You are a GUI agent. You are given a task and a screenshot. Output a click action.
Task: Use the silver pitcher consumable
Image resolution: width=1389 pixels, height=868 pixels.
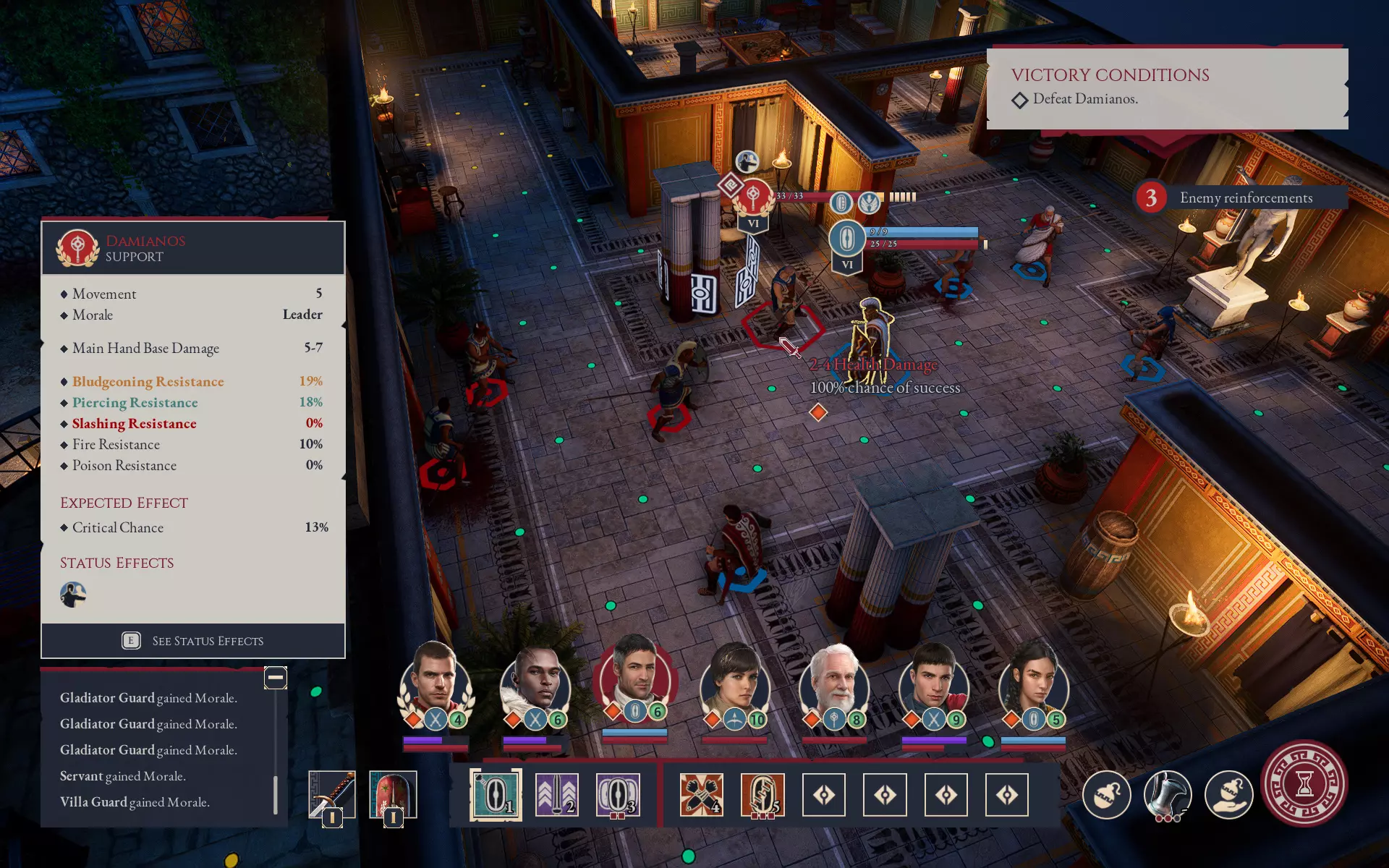click(x=1168, y=793)
